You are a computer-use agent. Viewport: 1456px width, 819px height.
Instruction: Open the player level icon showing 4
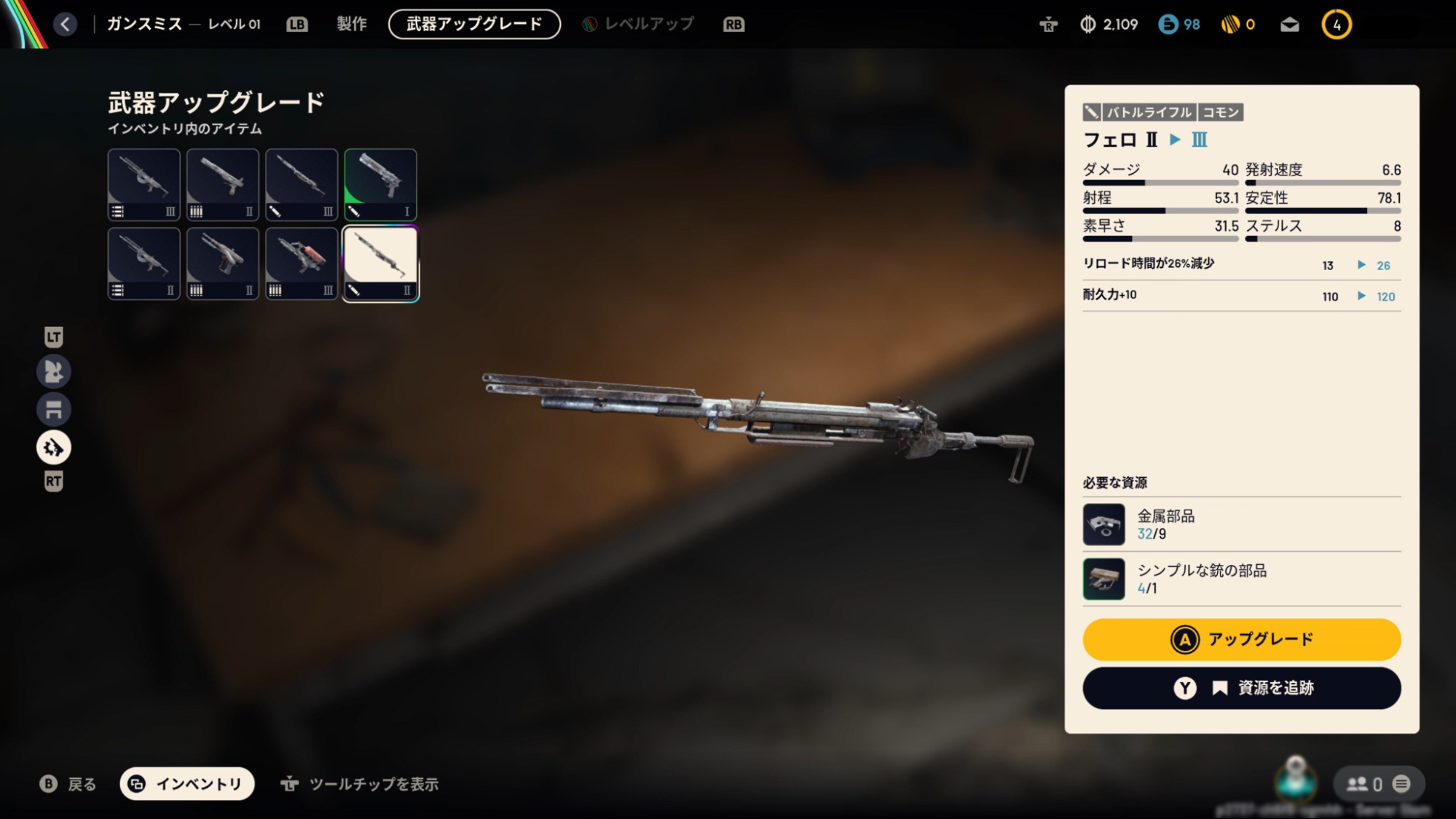[1336, 23]
